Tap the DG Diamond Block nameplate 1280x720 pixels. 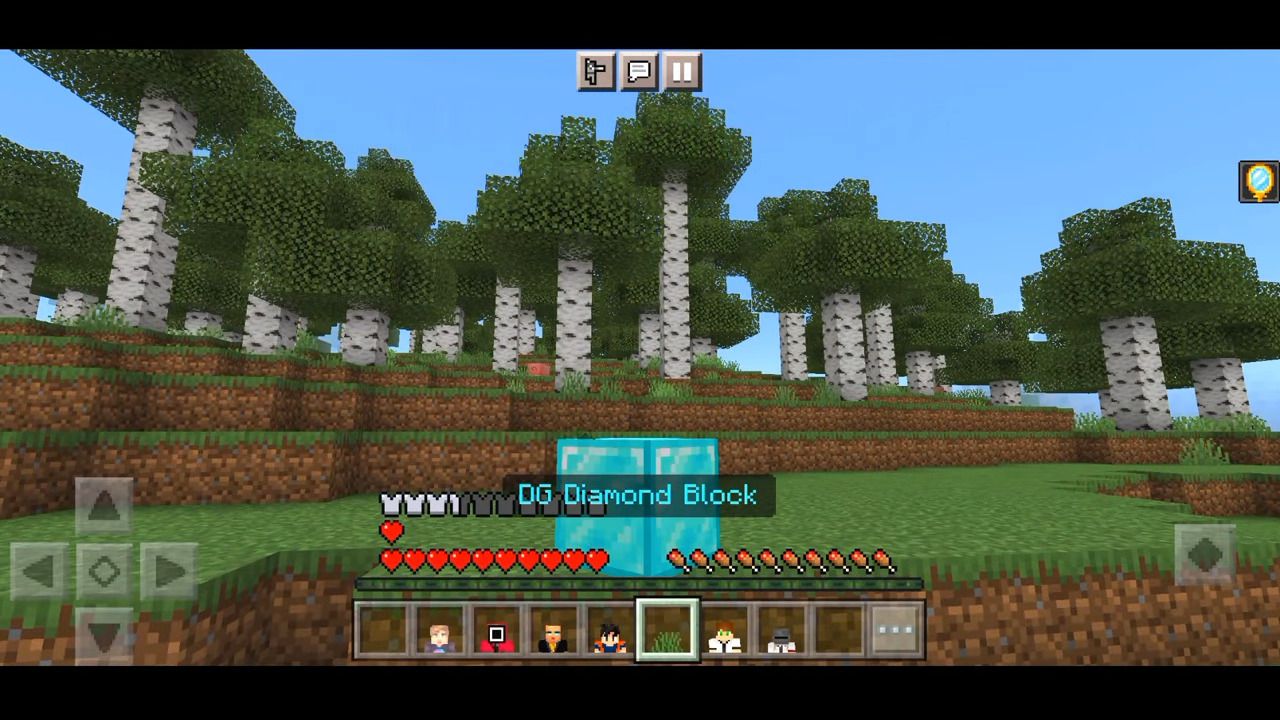639,494
